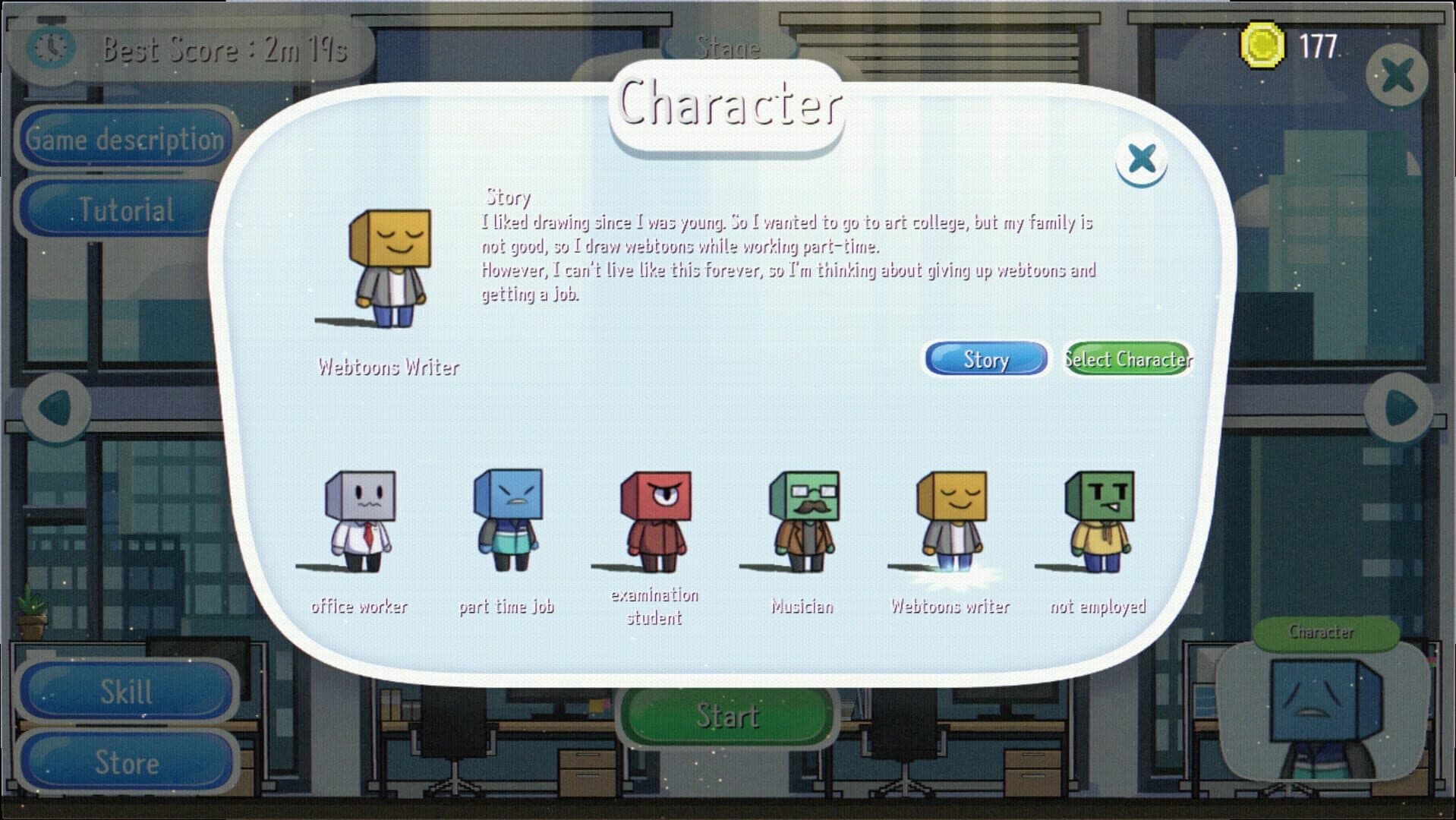Select the part time job character
The image size is (1456, 820).
506,524
